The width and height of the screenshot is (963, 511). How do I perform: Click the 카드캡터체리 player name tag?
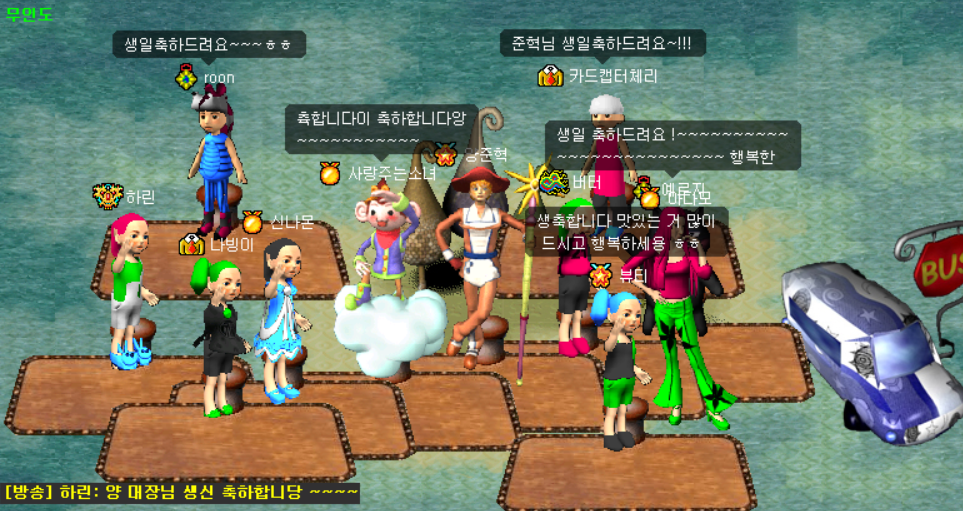613,76
